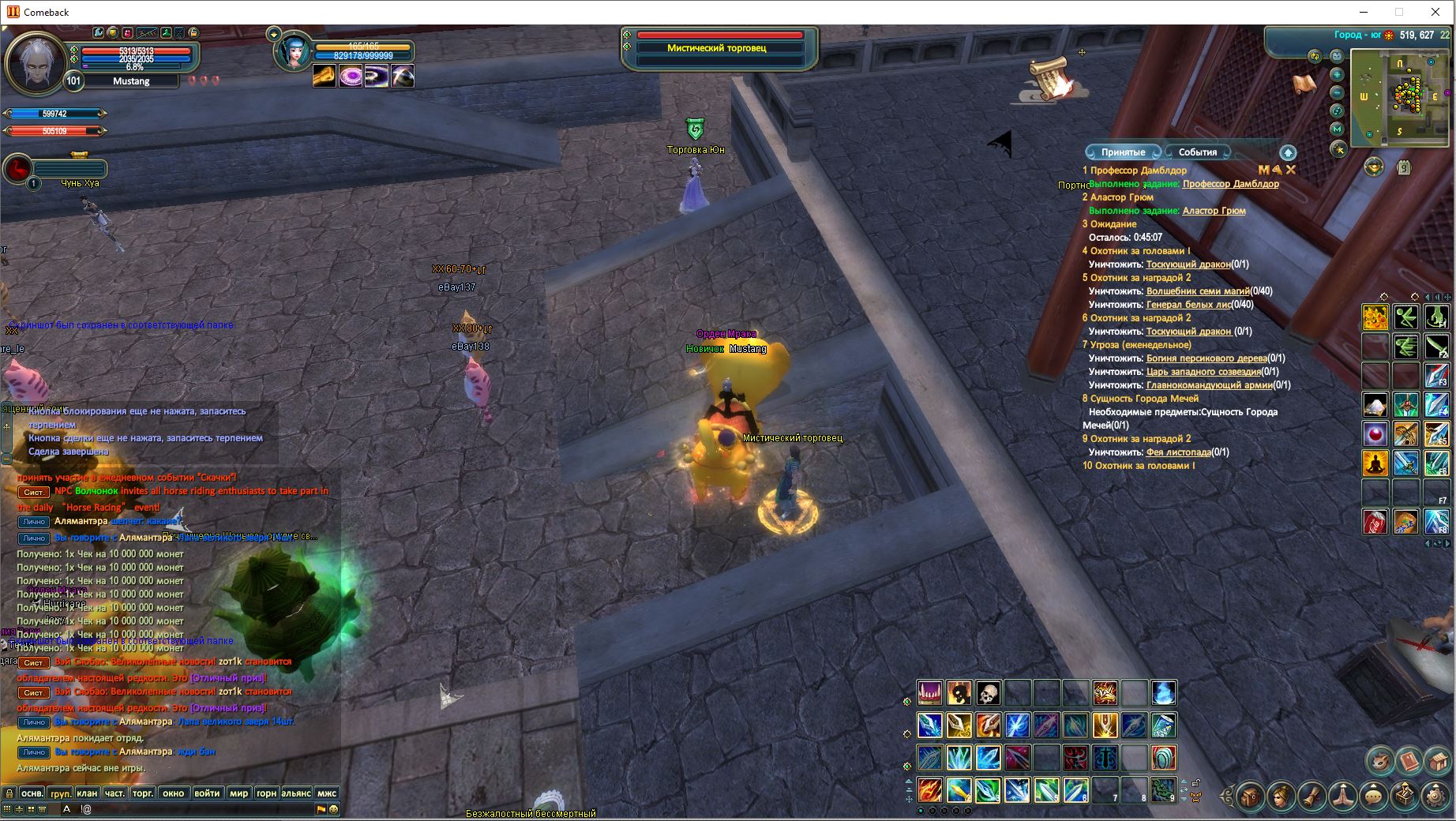Click the minimap zoom-in plus button

coord(1337,74)
